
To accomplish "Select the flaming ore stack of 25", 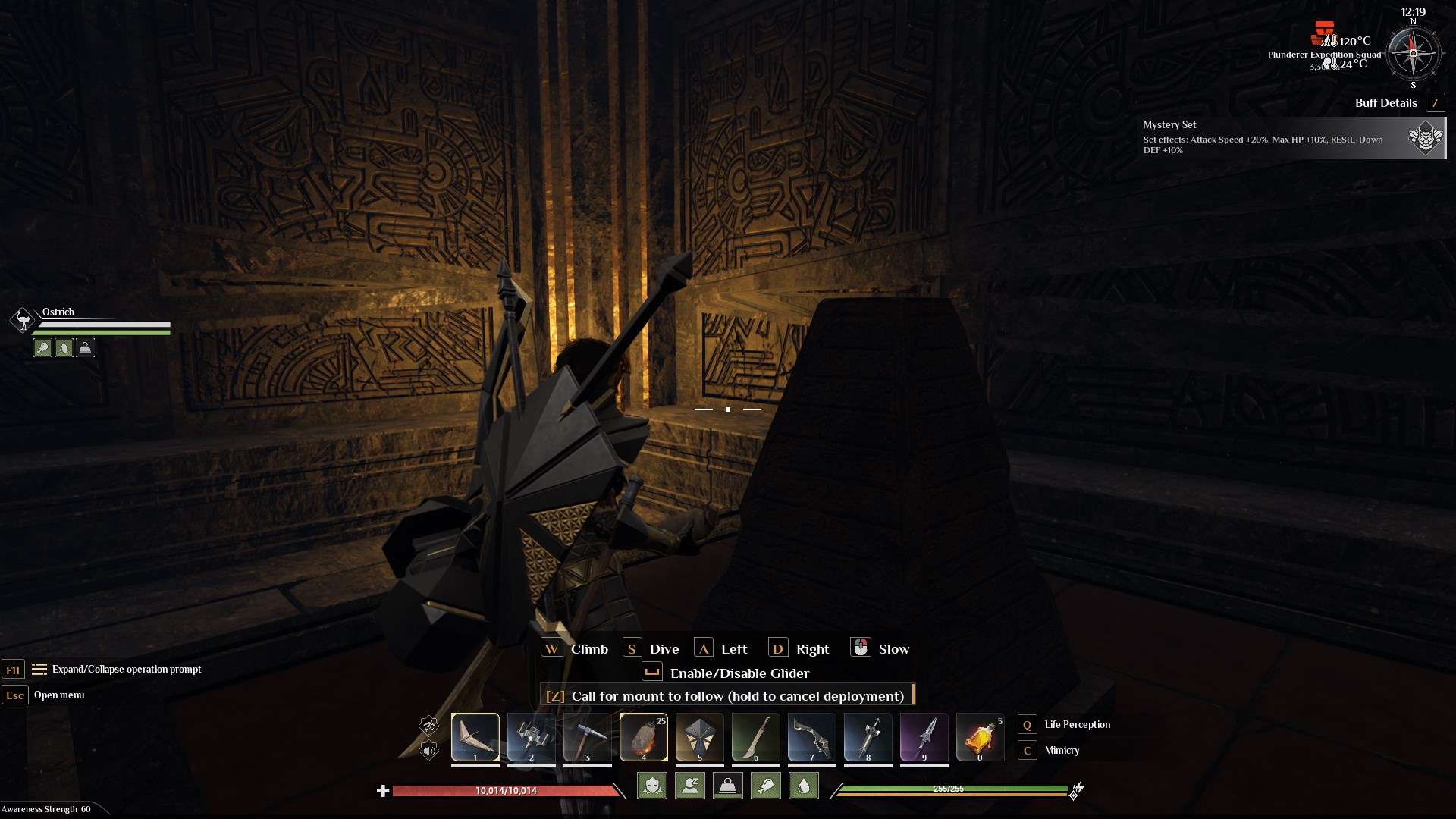I will pyautogui.click(x=644, y=736).
